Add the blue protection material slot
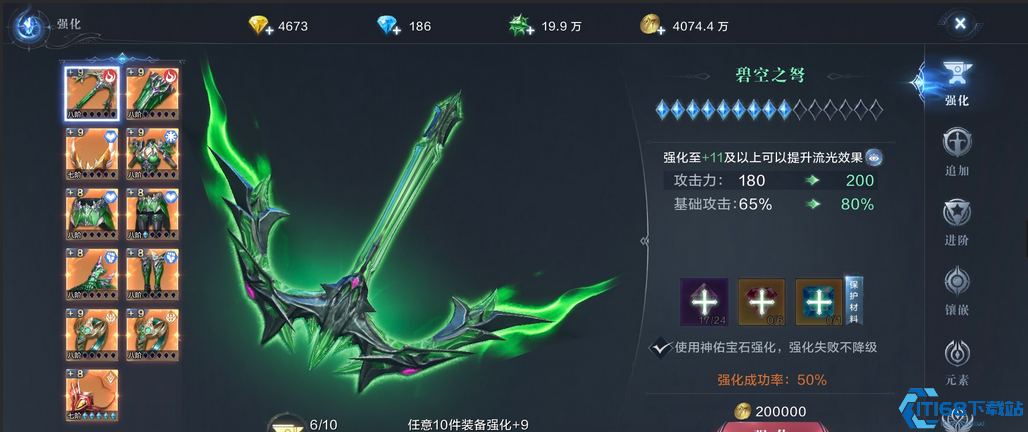This screenshot has width=1028, height=432. (x=819, y=302)
